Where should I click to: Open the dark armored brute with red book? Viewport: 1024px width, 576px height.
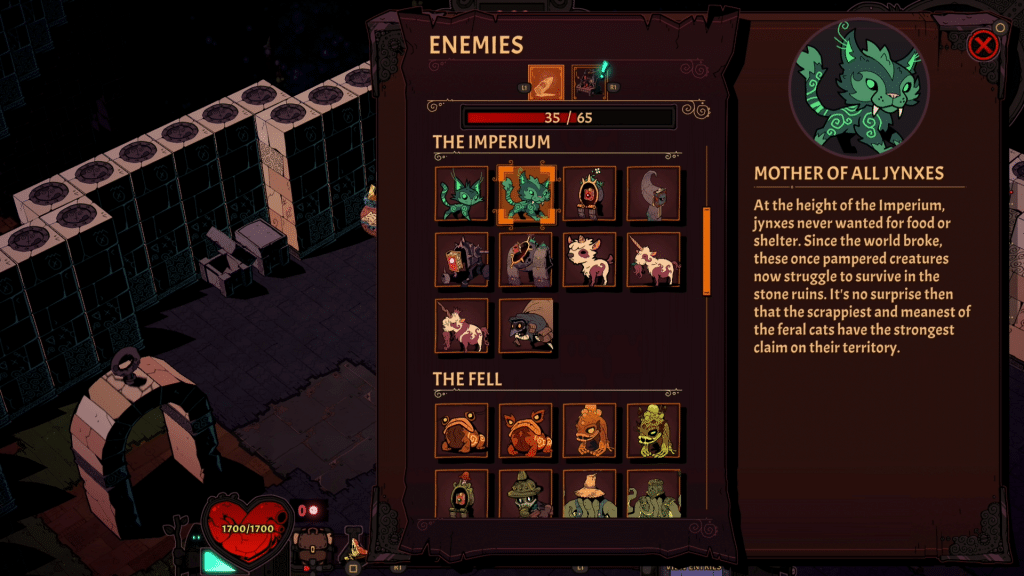462,259
